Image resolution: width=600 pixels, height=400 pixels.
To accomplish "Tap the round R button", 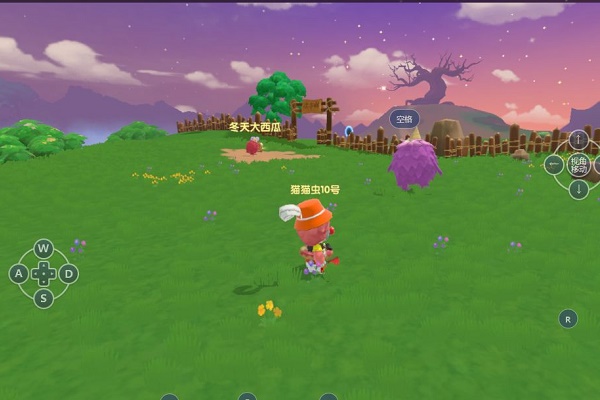I will [x=568, y=319].
